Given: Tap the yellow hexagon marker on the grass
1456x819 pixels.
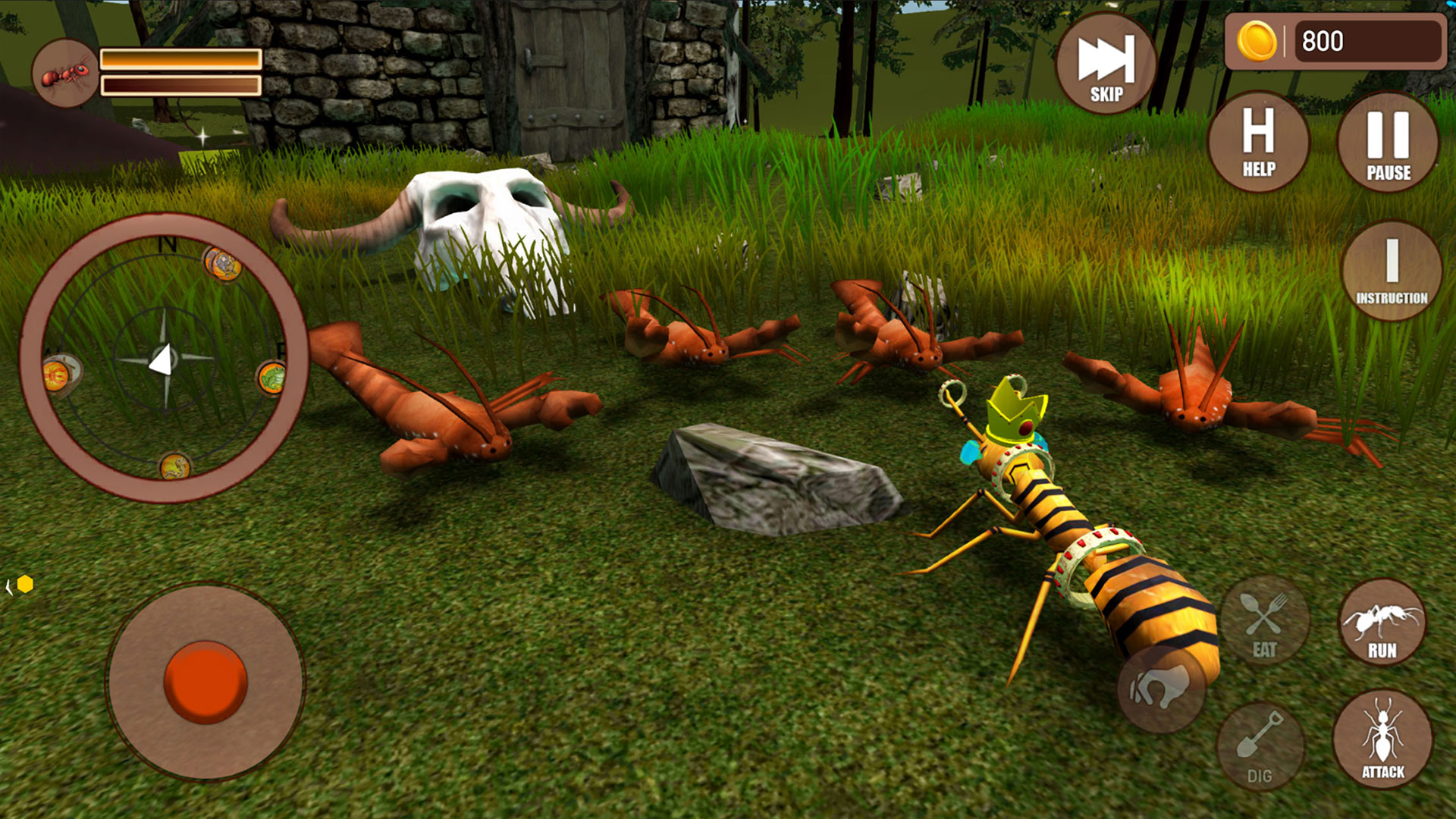Looking at the screenshot, I should coord(25,585).
